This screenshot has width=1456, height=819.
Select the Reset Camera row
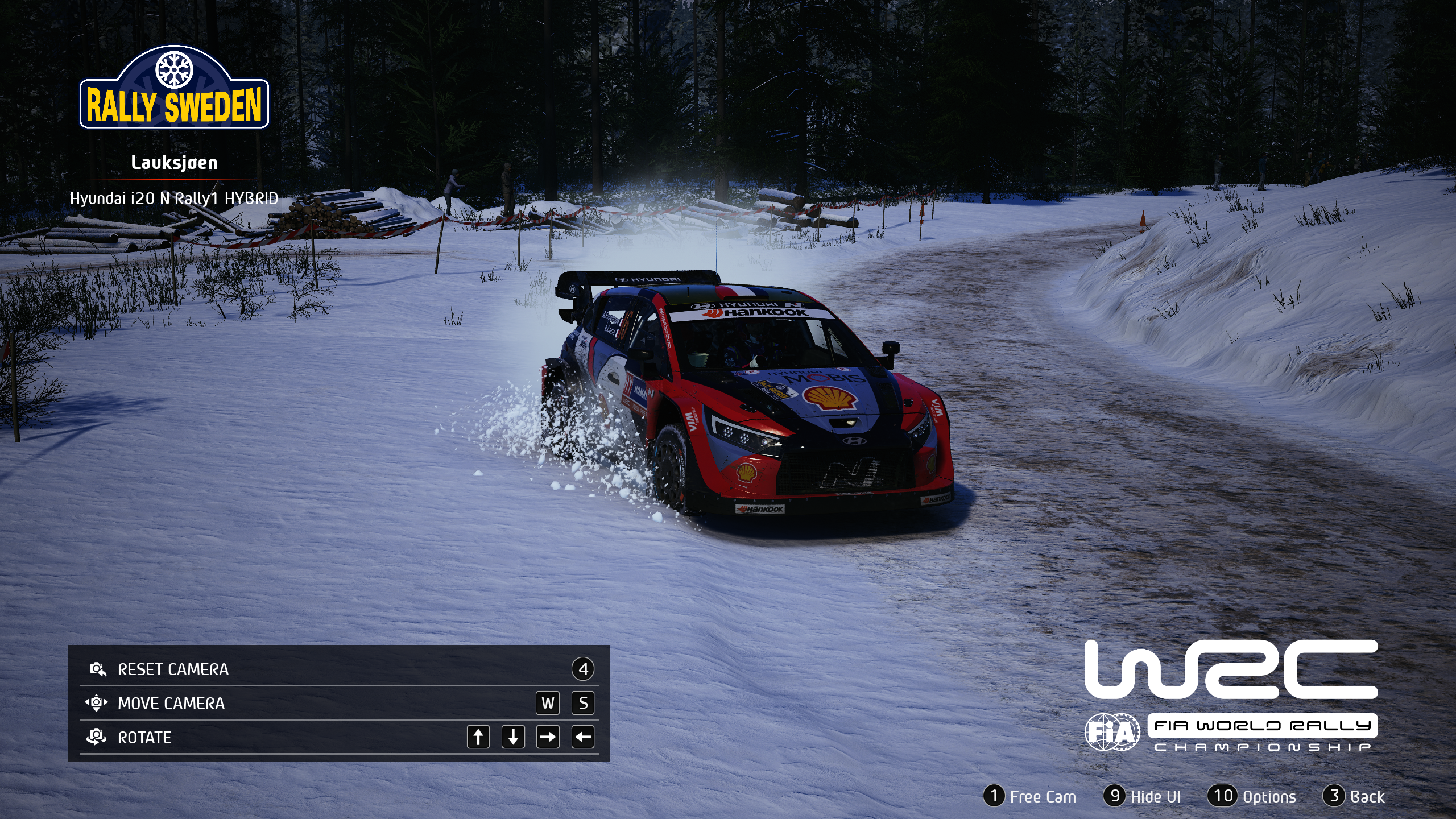pyautogui.click(x=339, y=669)
